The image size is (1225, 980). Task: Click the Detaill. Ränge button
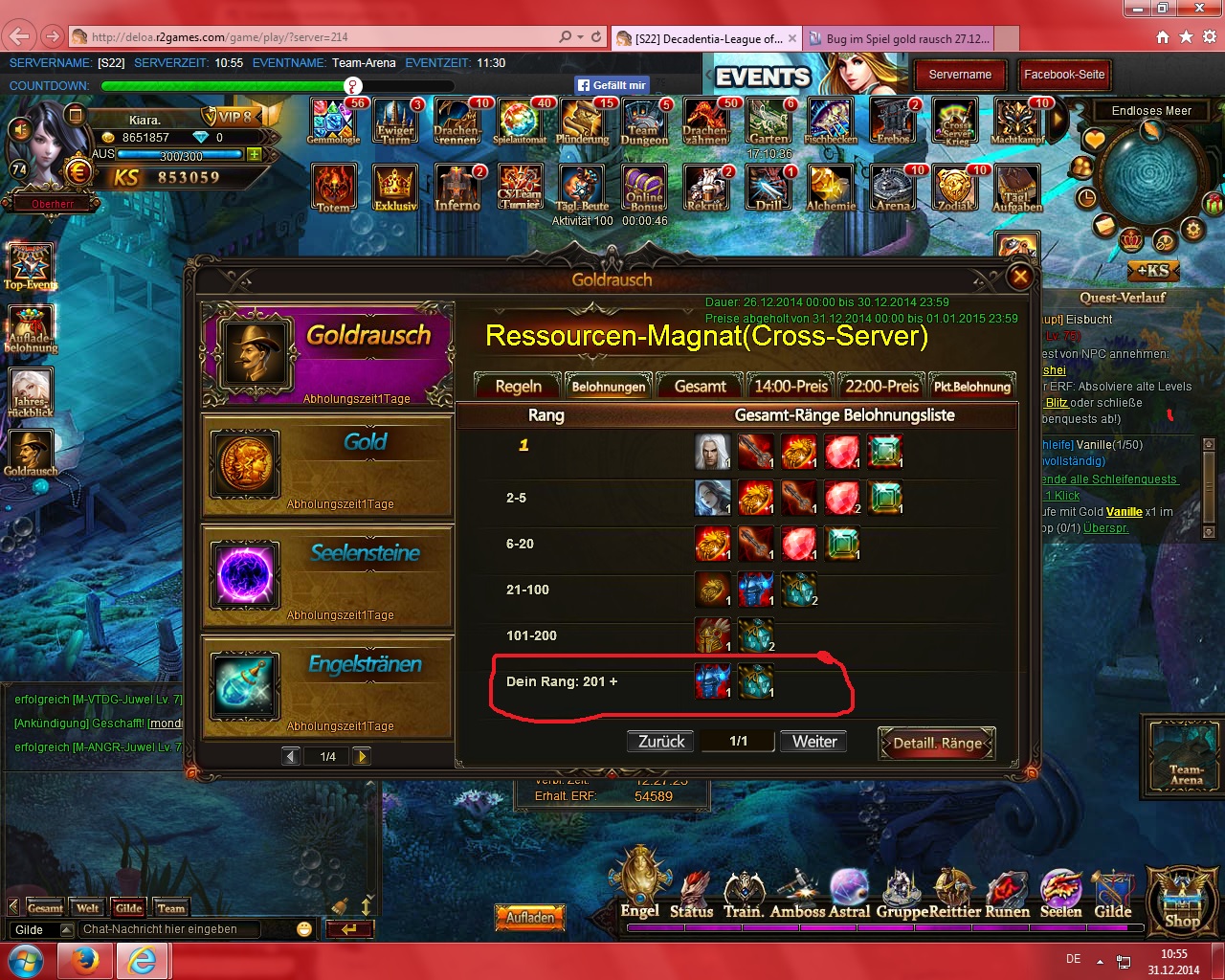click(937, 743)
